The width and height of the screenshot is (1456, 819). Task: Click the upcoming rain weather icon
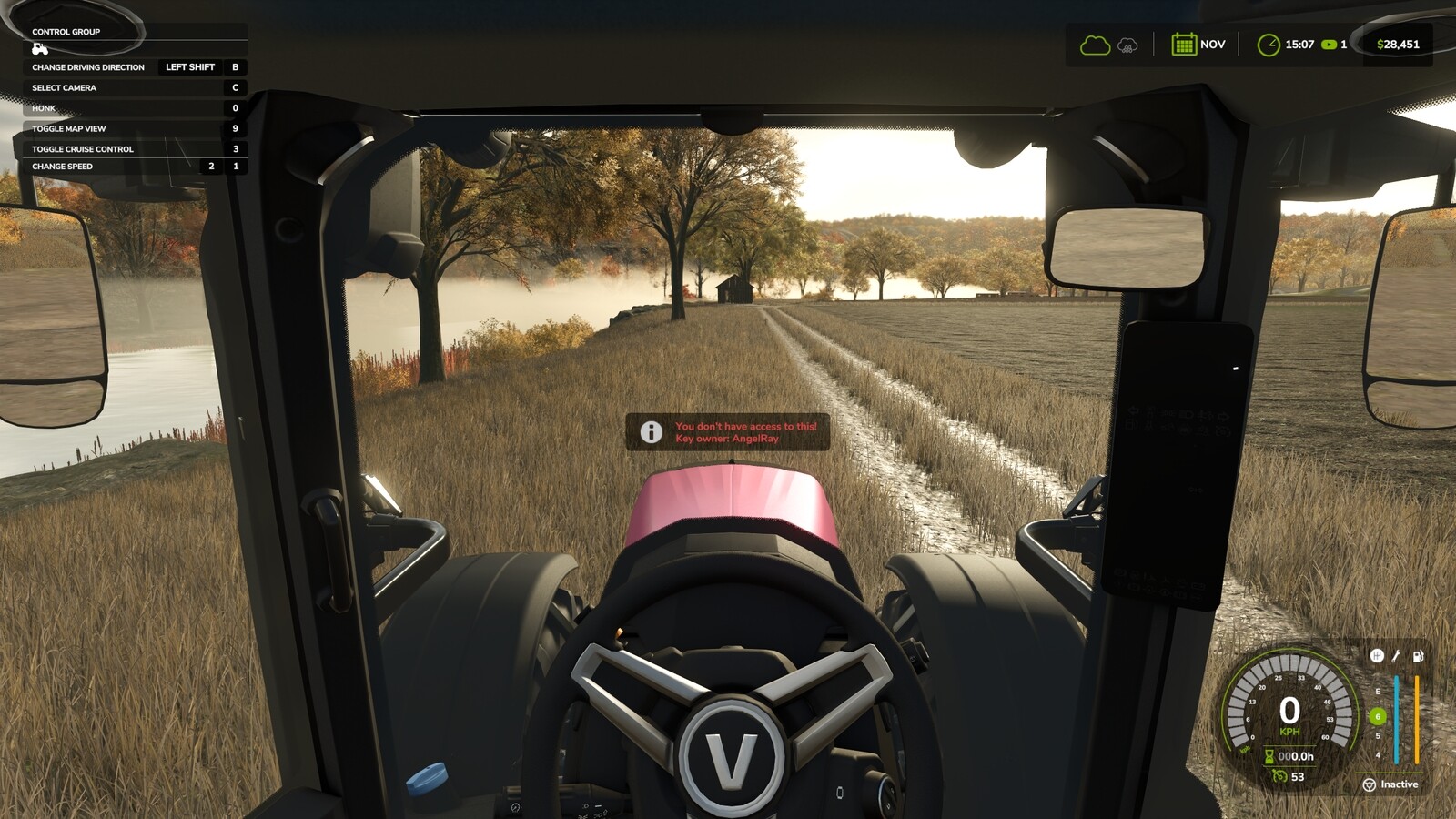[1127, 45]
